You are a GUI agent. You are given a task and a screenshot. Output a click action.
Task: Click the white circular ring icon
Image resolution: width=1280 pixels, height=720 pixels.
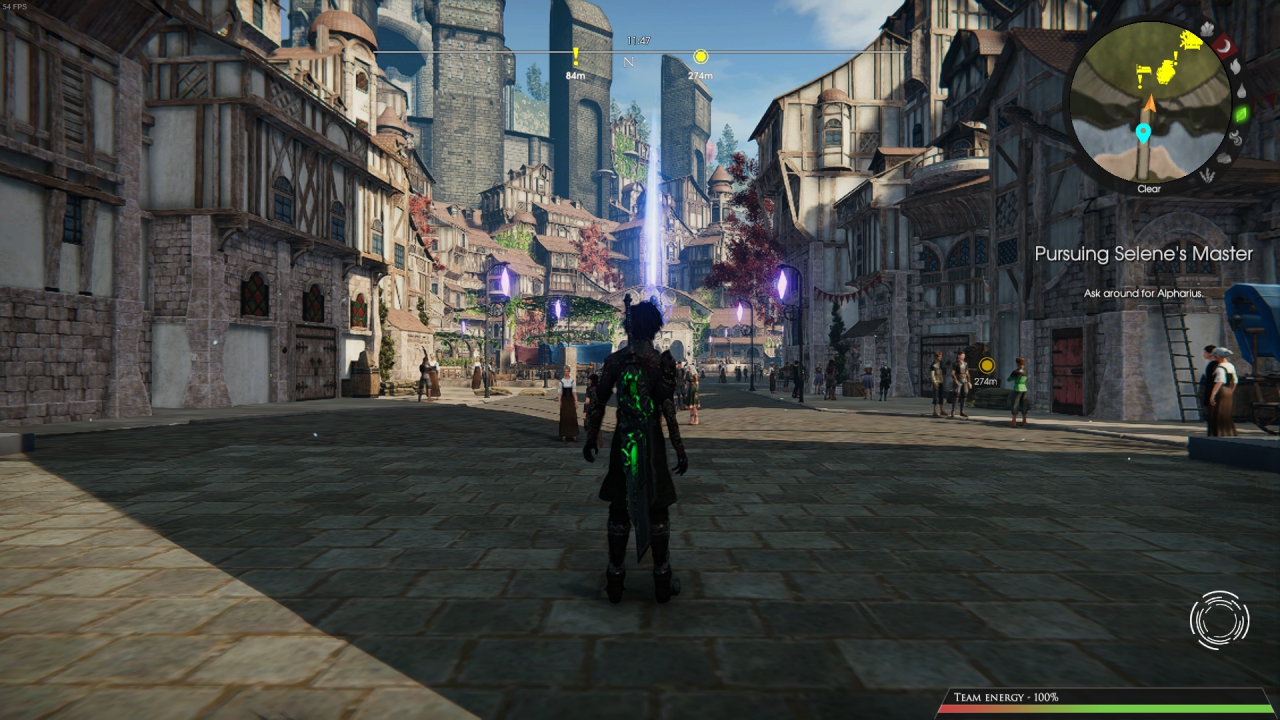pyautogui.click(x=1219, y=620)
